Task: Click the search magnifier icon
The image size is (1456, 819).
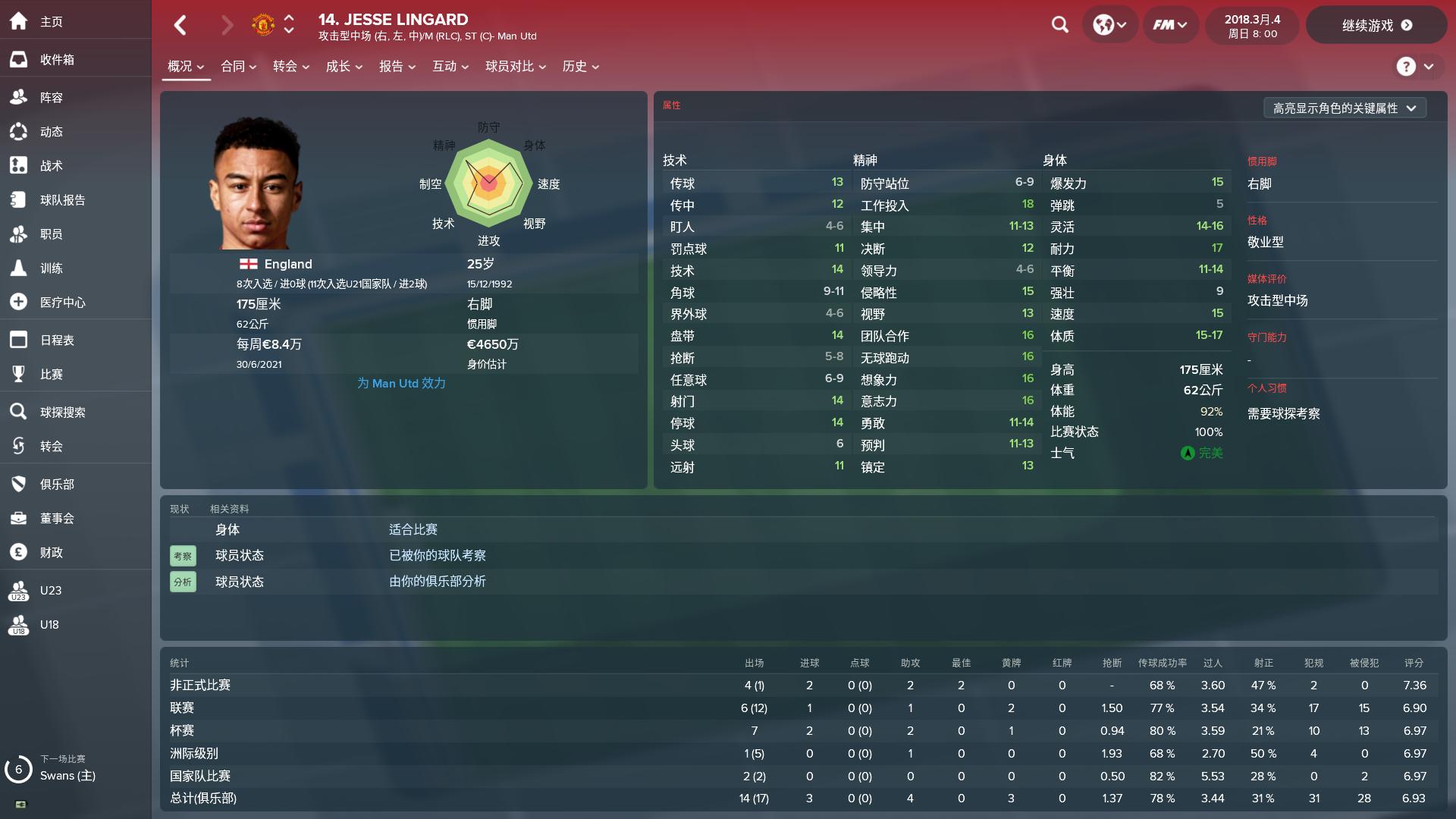Action: click(1059, 25)
